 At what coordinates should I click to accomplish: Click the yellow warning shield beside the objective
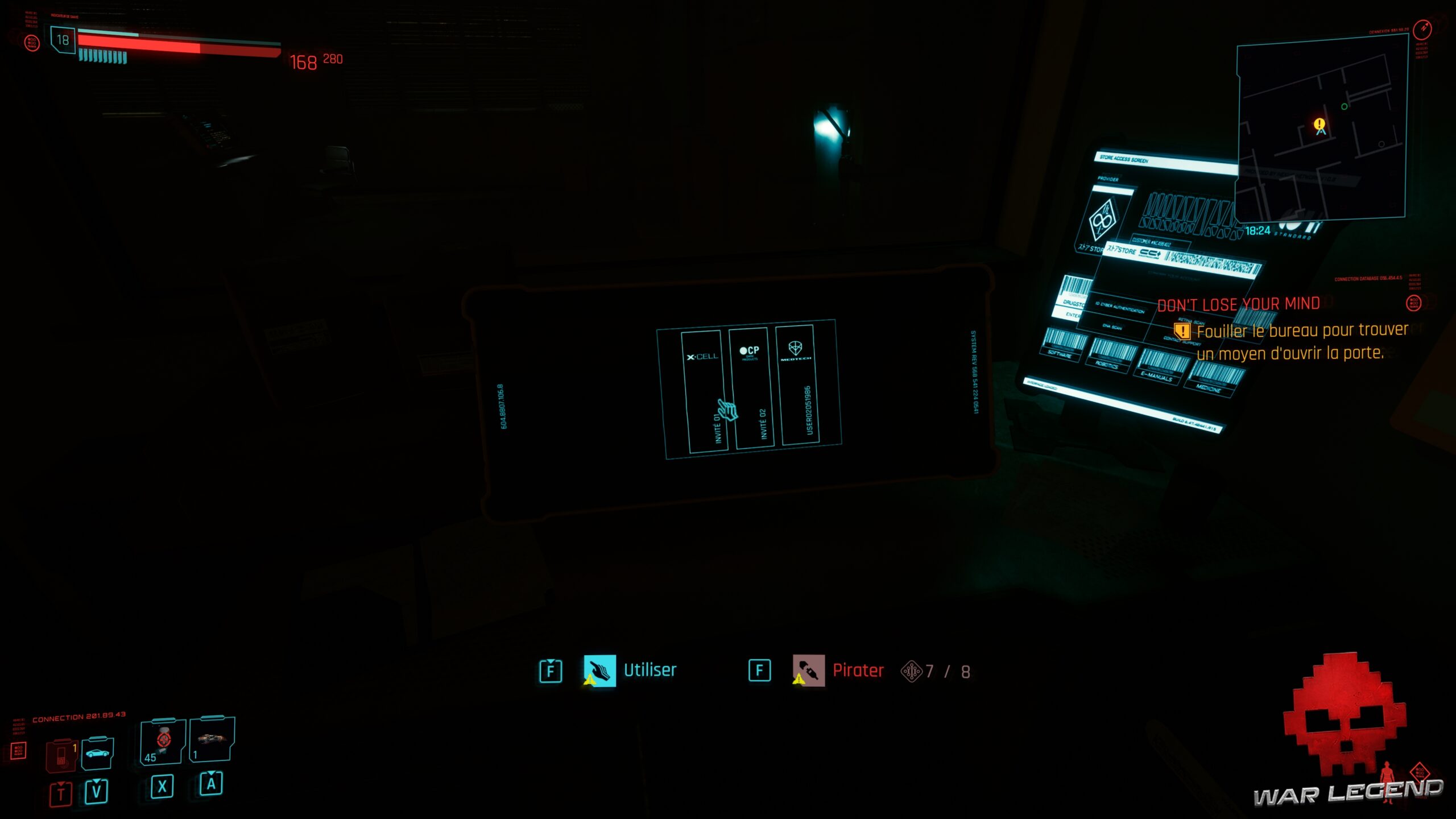pos(1183,332)
